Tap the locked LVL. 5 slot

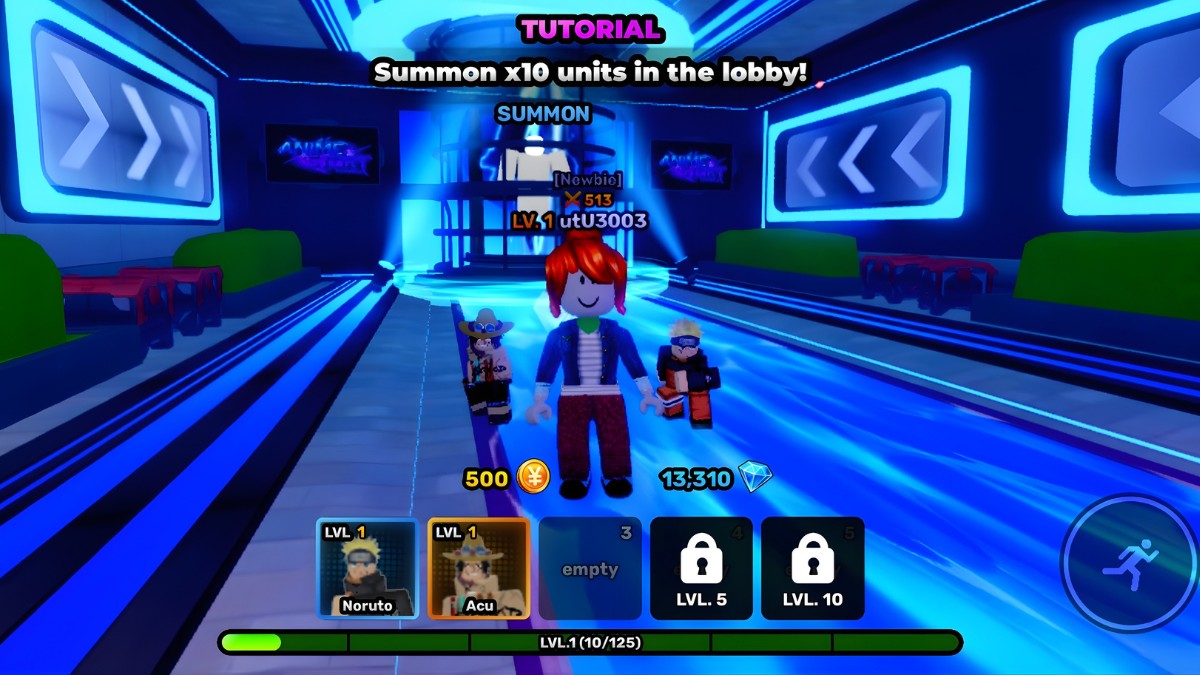[x=701, y=568]
